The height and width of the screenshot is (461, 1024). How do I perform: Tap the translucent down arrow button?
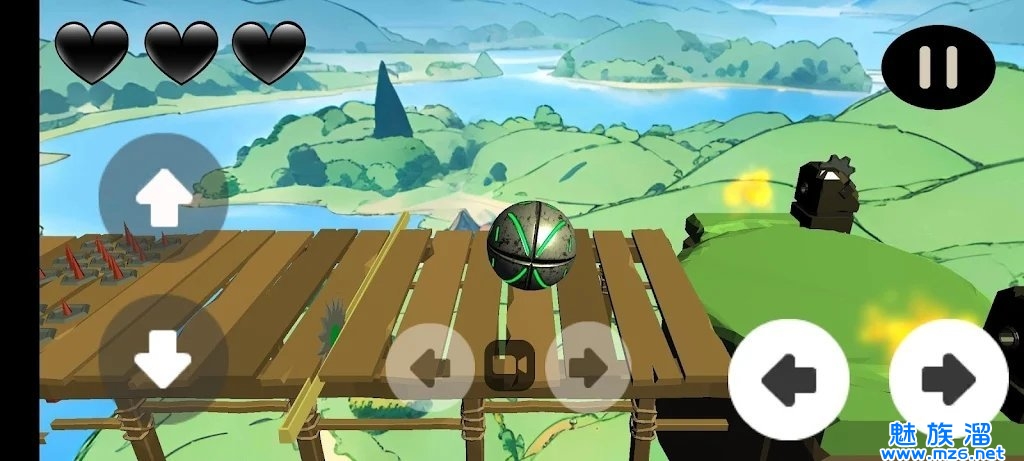[x=163, y=359]
